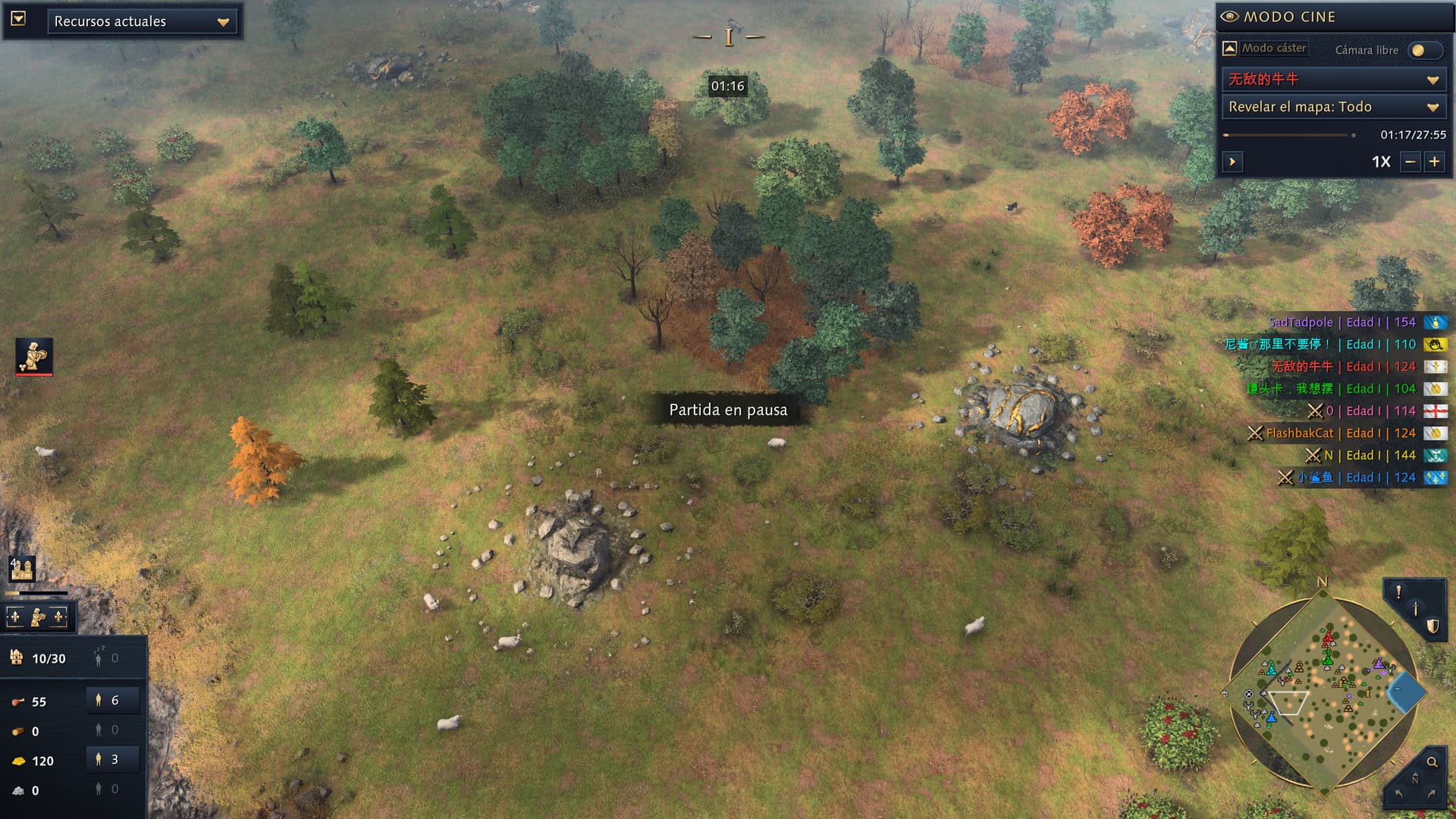Screen dimensions: 1456x819
Task: Click the villager production icon on the left edge
Action: 34,356
